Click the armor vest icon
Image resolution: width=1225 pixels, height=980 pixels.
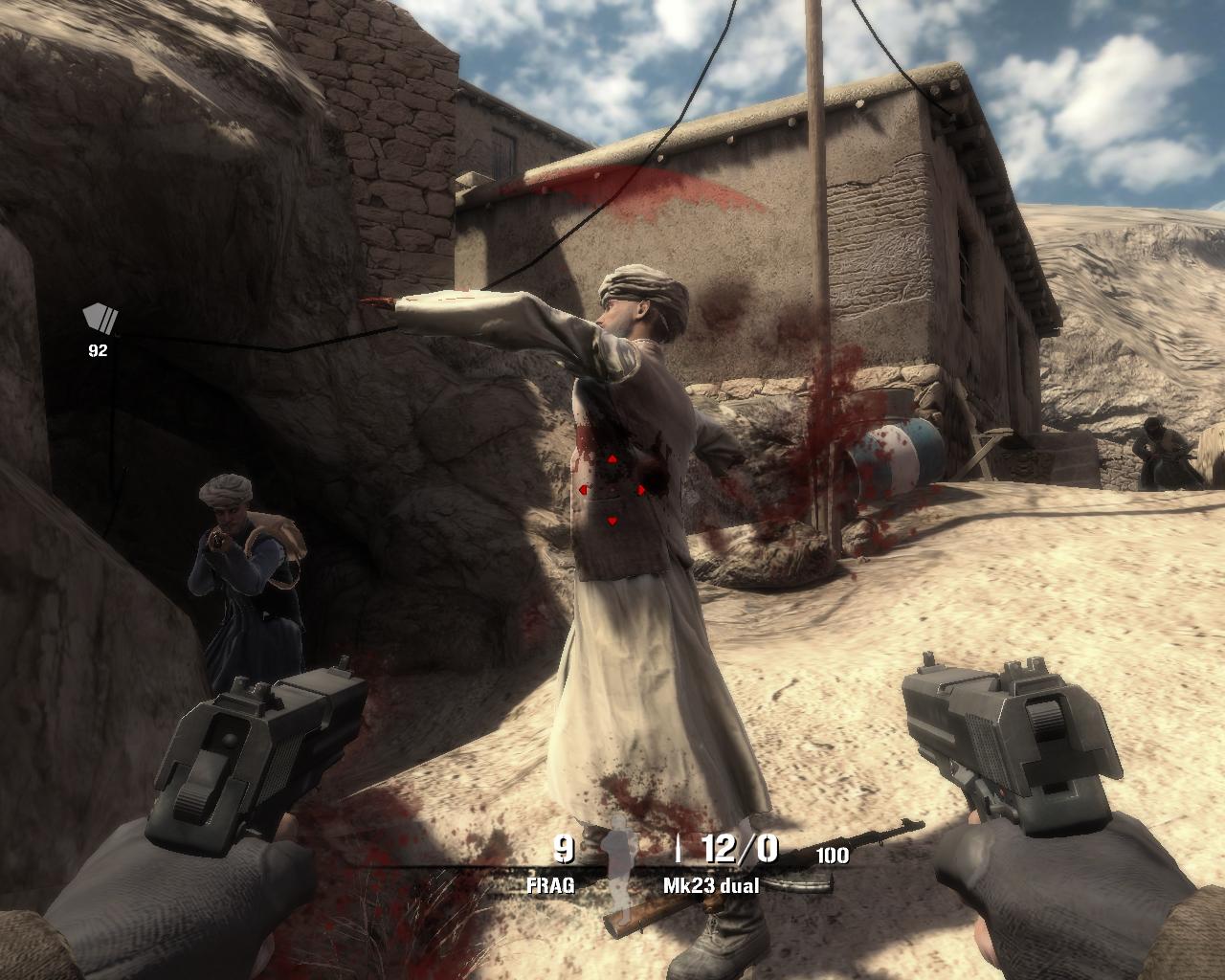(x=100, y=319)
